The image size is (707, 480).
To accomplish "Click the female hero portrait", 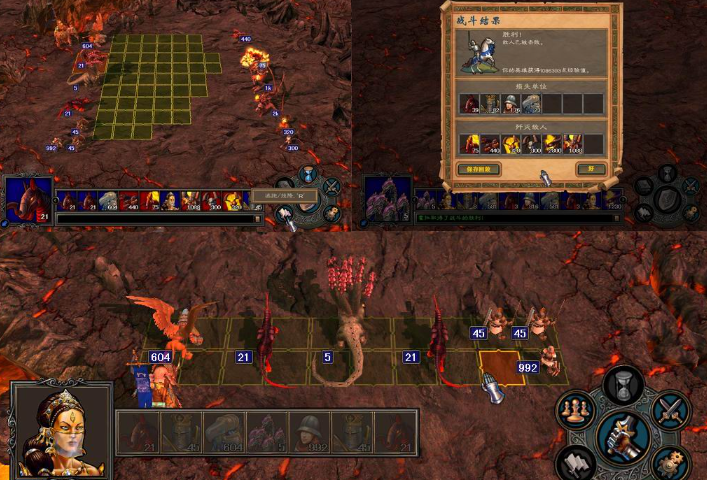I will (60, 430).
